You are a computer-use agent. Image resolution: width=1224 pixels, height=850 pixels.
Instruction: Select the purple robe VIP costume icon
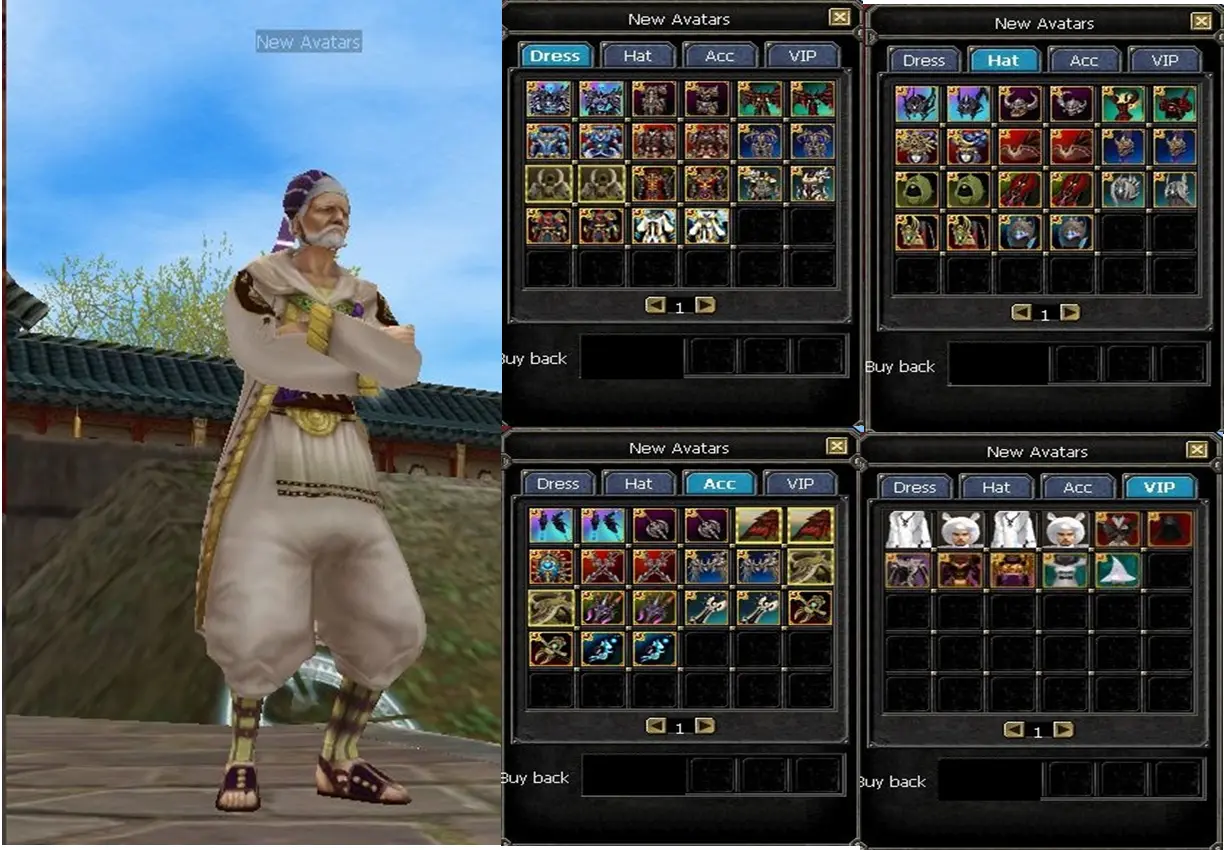click(908, 570)
